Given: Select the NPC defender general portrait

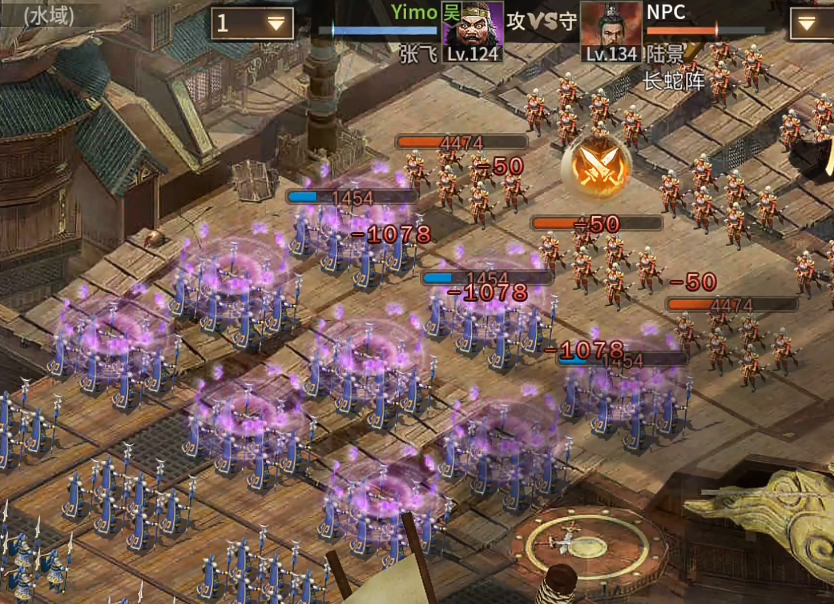Looking at the screenshot, I should click(610, 30).
